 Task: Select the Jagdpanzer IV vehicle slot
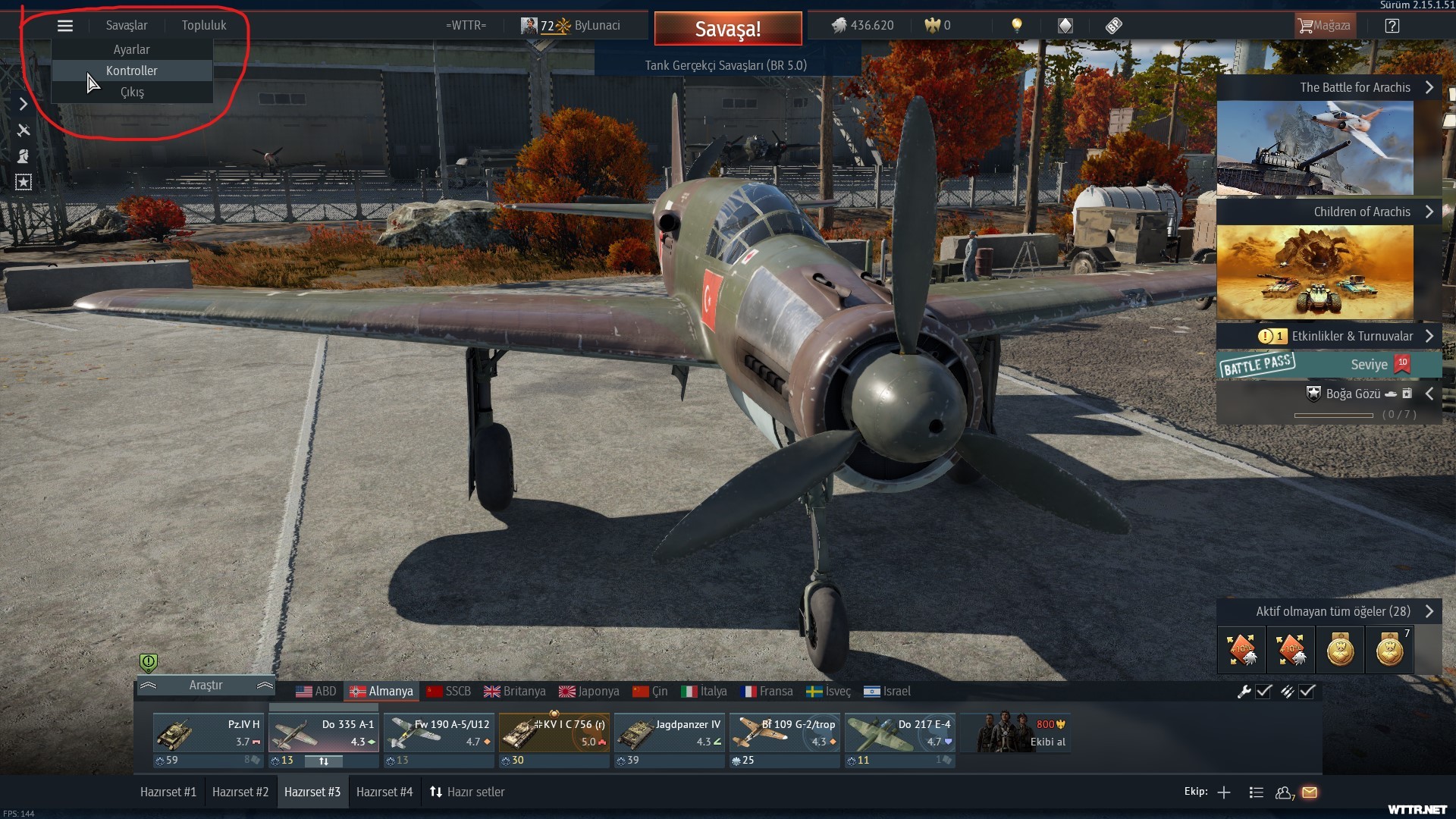[x=670, y=733]
